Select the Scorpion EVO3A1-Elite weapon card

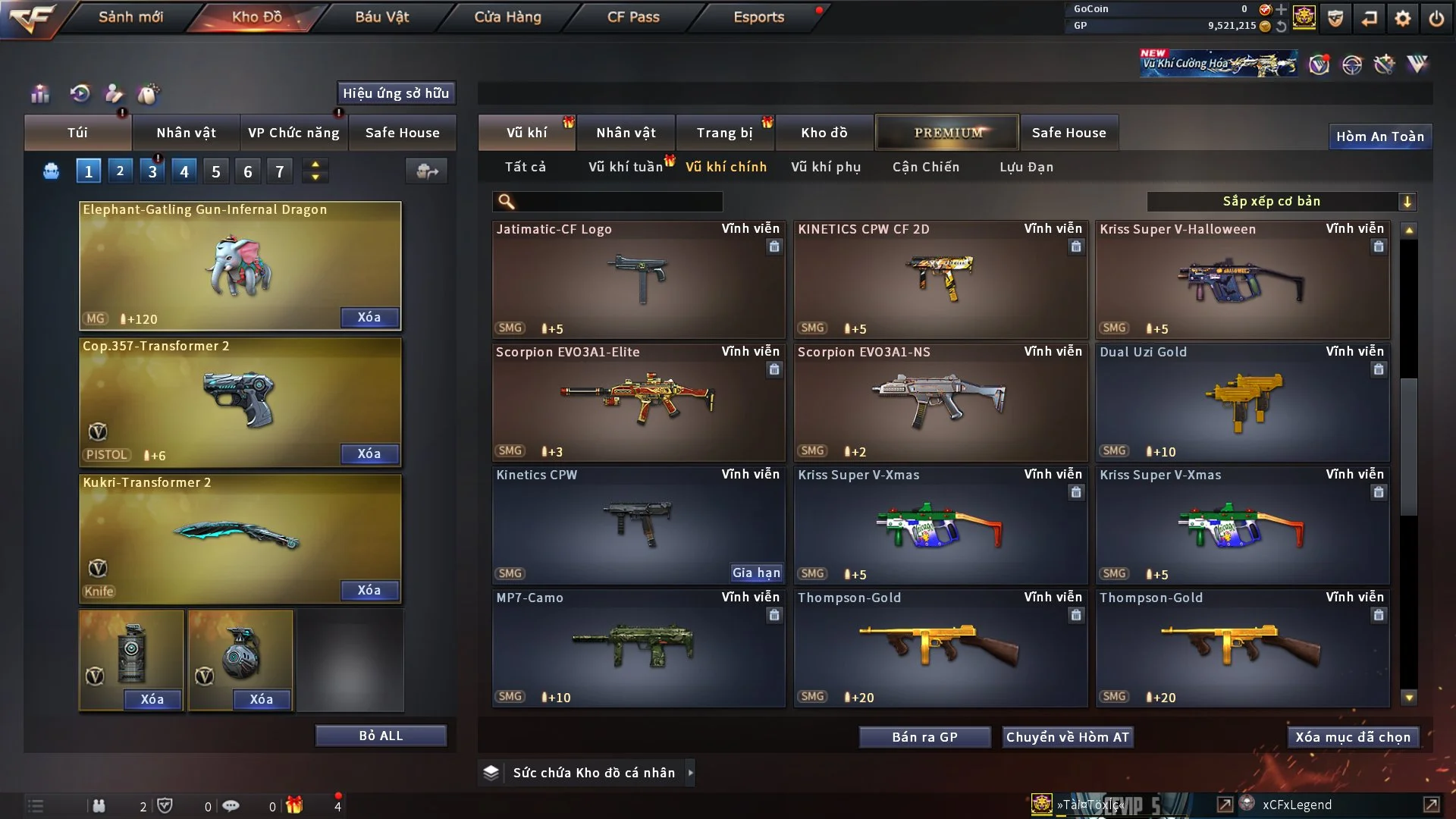(638, 403)
